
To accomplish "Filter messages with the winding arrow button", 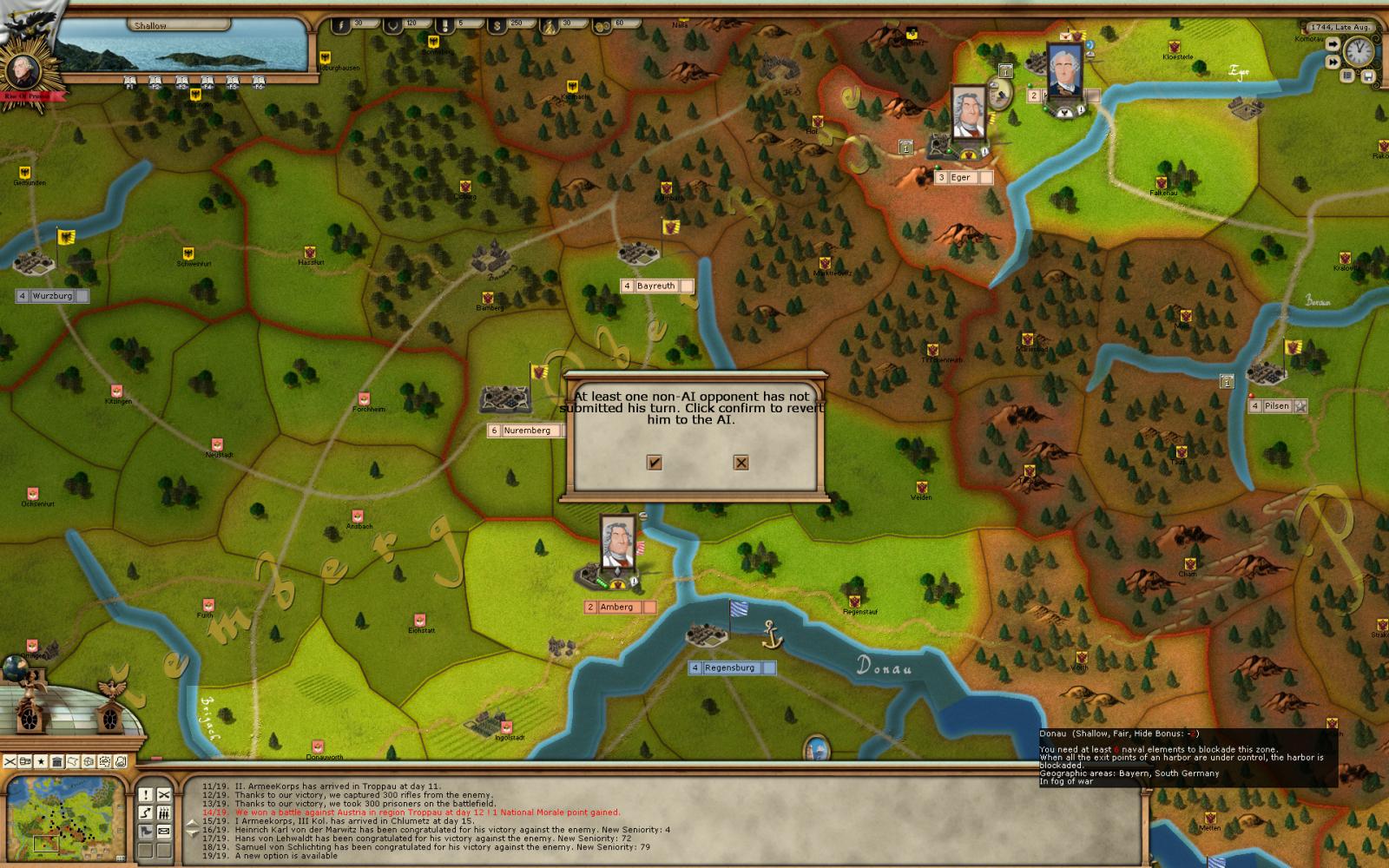I will click(145, 813).
